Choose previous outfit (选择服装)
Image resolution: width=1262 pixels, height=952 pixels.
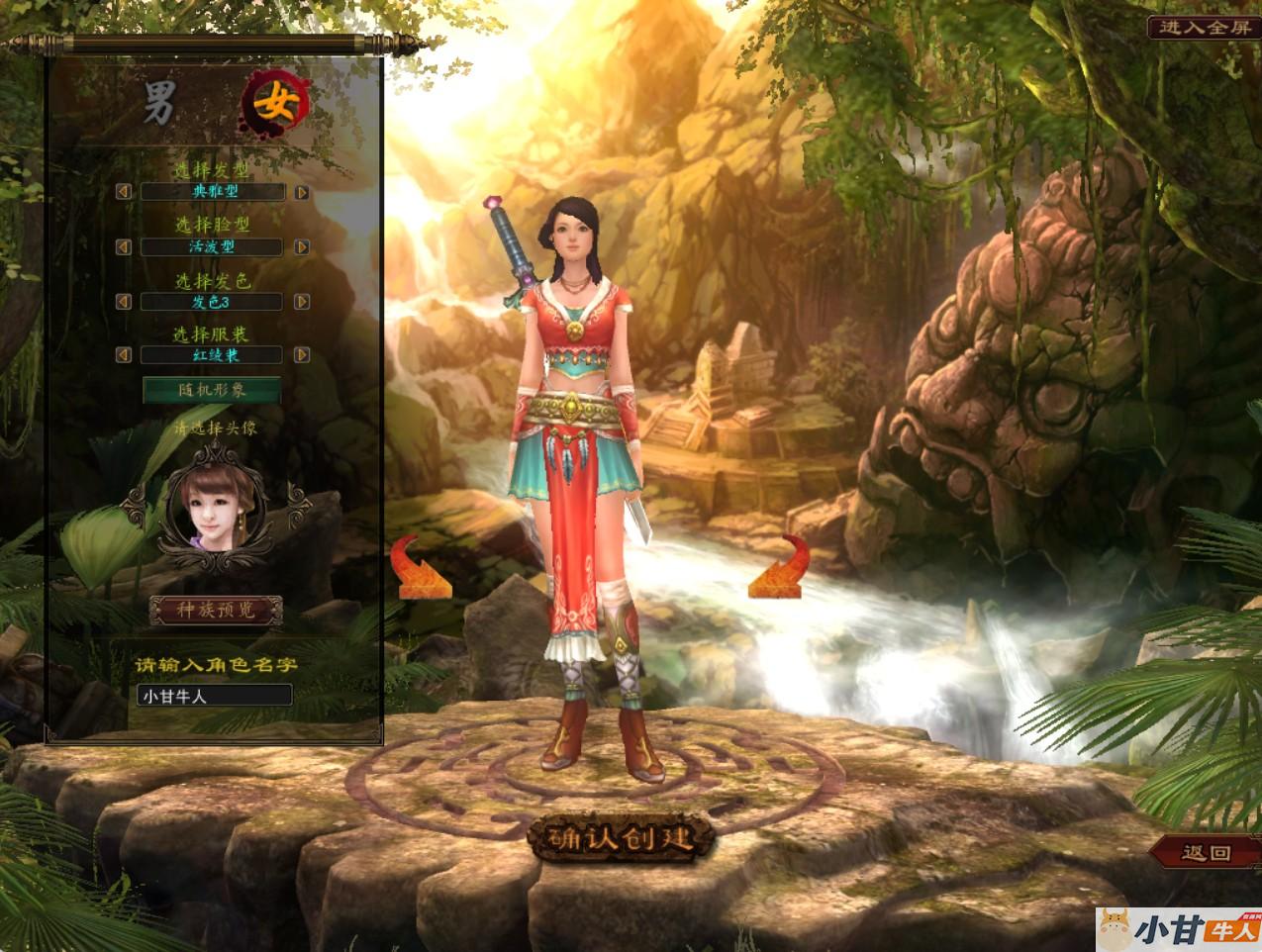(124, 354)
